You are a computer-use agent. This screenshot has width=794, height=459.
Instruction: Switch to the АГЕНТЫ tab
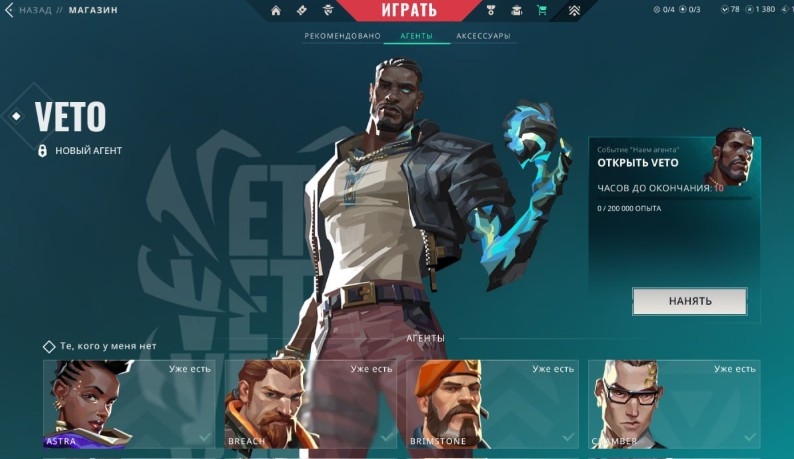416,36
